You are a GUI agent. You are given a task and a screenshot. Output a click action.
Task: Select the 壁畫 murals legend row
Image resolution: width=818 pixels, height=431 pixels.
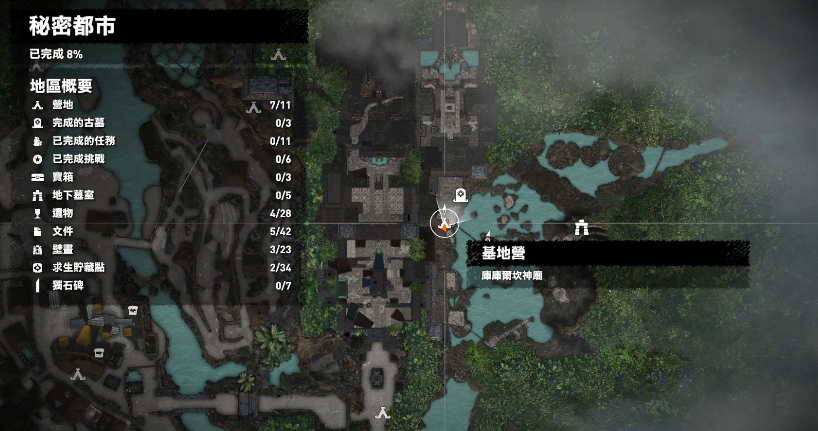pyautogui.click(x=150, y=249)
